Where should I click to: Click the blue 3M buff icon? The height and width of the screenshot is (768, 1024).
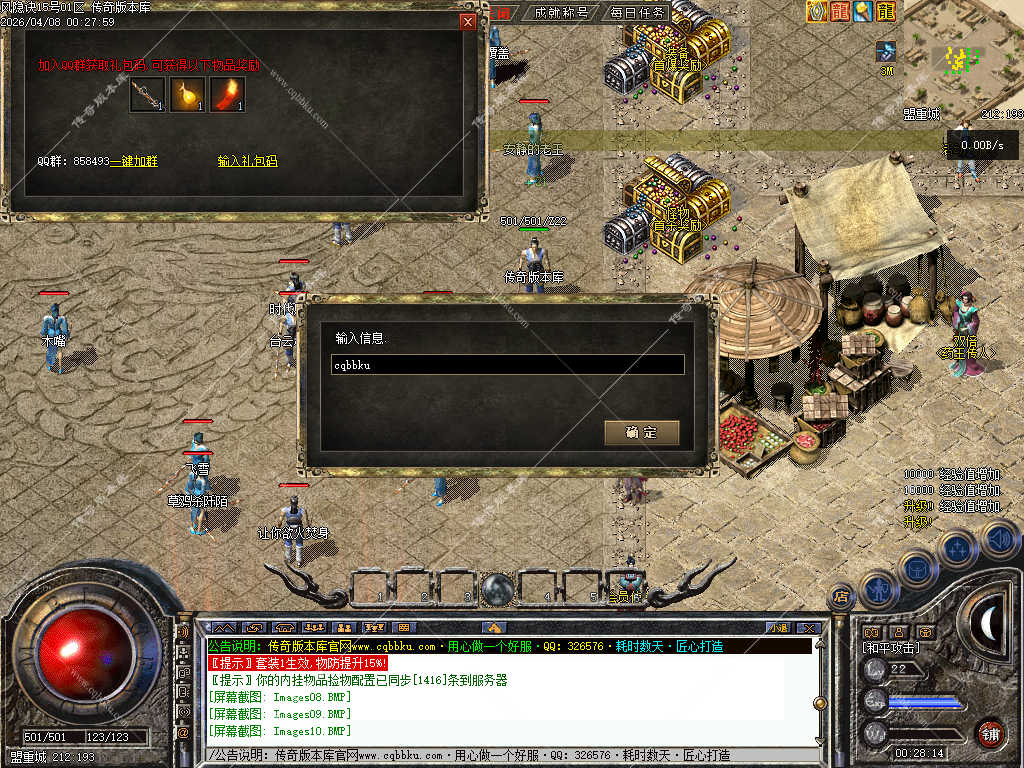tap(886, 53)
